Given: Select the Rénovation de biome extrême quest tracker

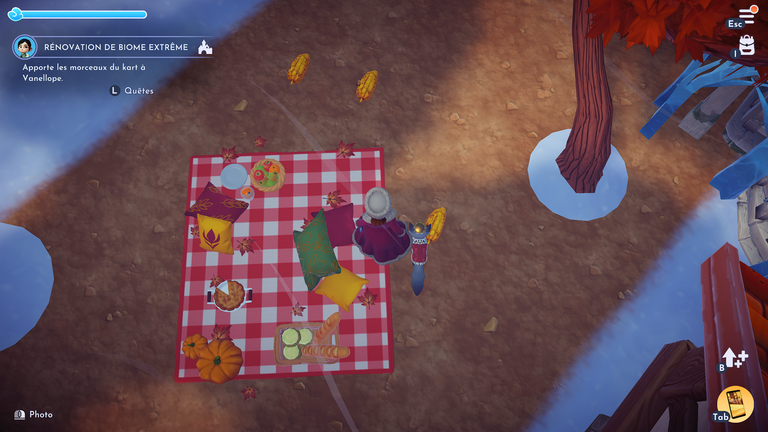Looking at the screenshot, I should coord(116,47).
